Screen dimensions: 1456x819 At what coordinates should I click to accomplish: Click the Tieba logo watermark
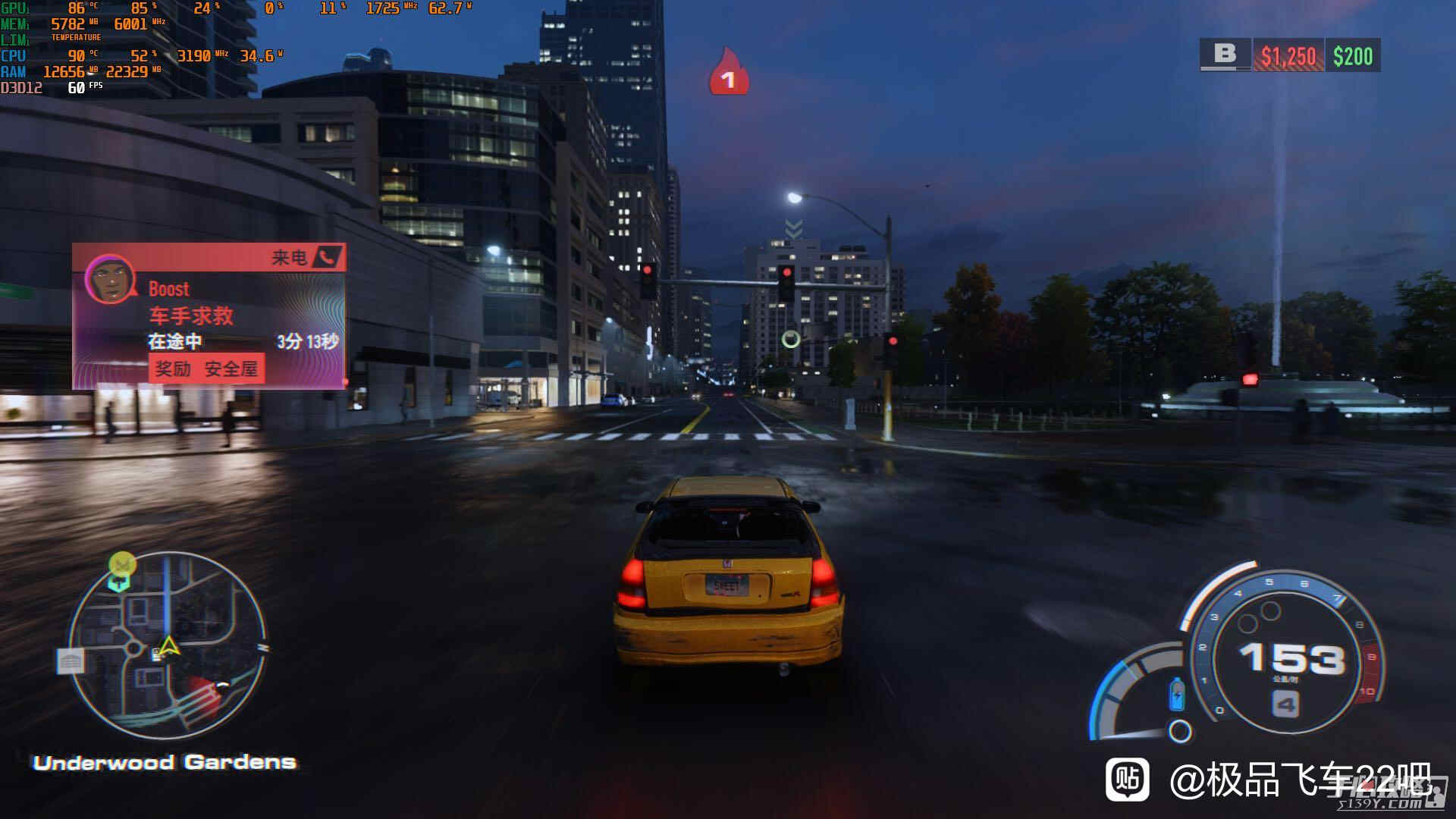[x=1127, y=779]
